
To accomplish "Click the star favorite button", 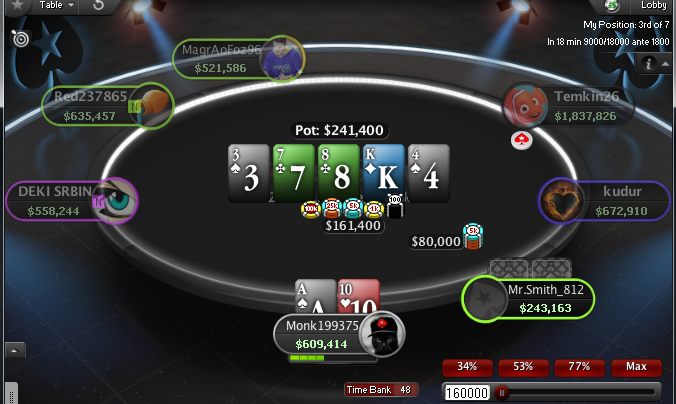I will (17, 6).
